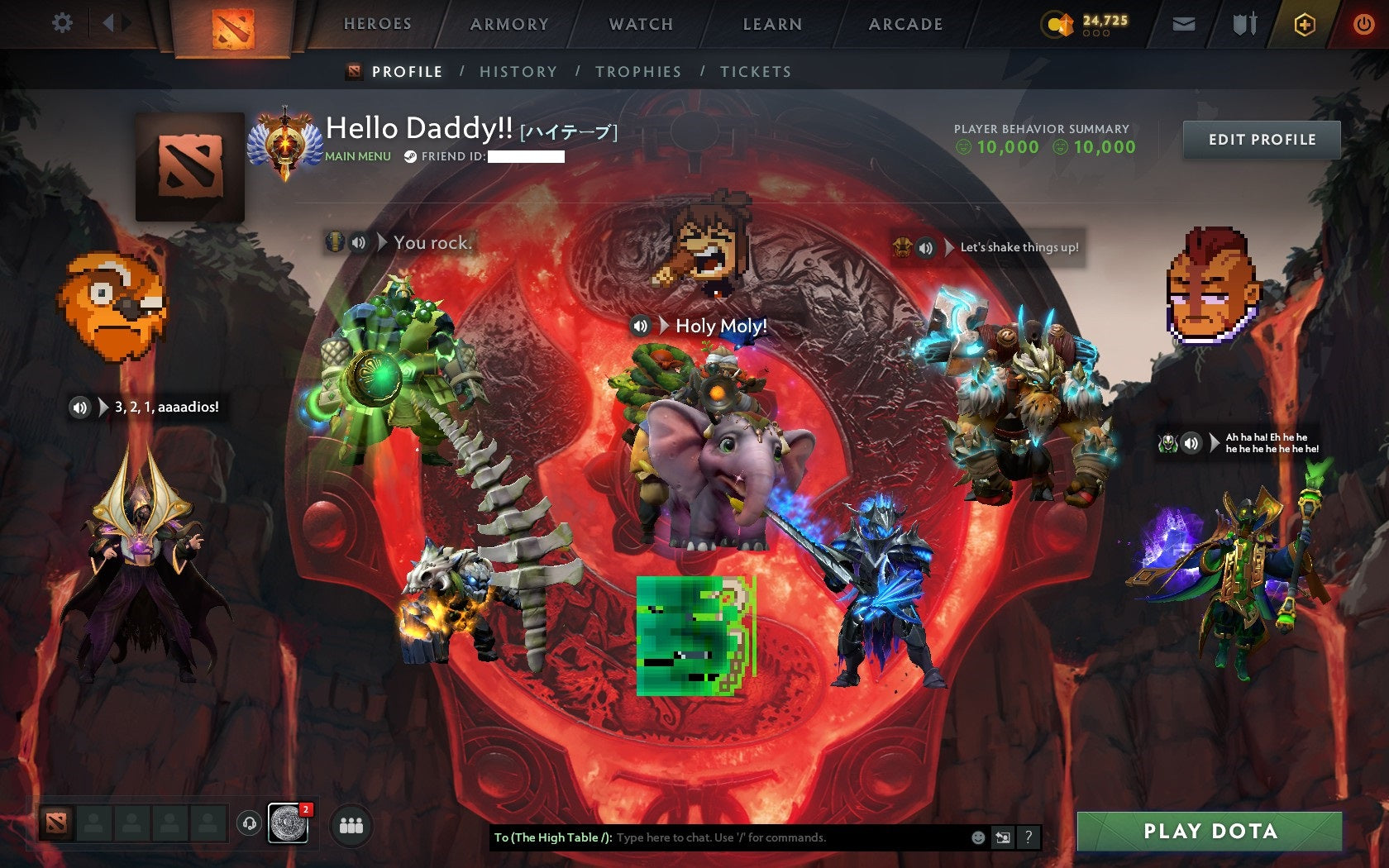
Task: Mute the 'Holy Moly!' voice line speaker
Action: (641, 327)
